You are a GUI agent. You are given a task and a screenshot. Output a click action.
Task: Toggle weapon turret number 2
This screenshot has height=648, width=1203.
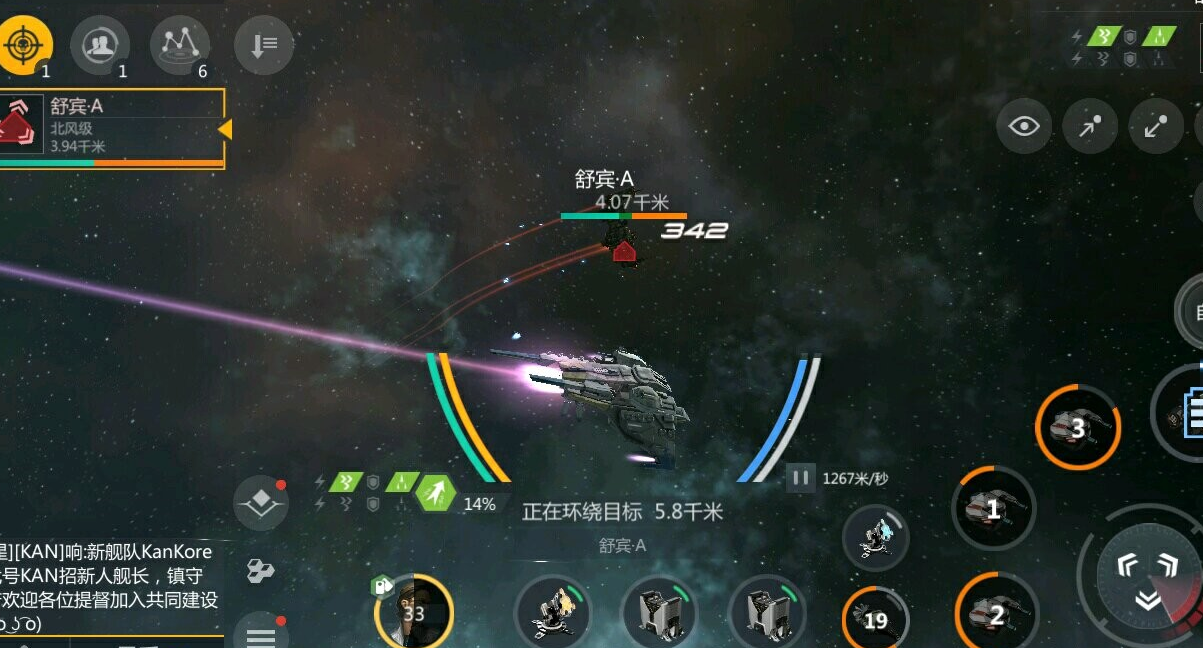tap(996, 614)
